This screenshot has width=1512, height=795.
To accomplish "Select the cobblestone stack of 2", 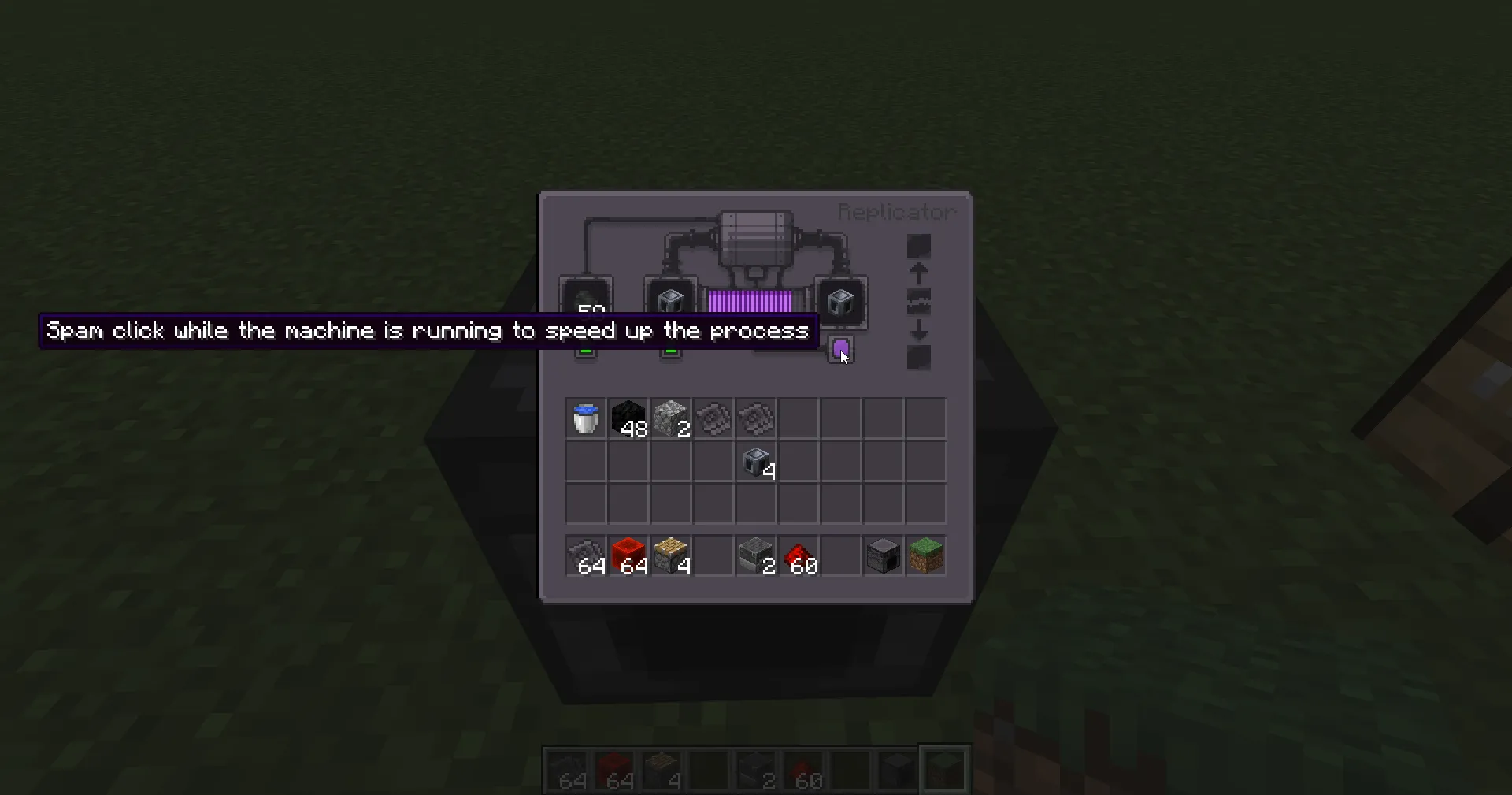I will (670, 418).
